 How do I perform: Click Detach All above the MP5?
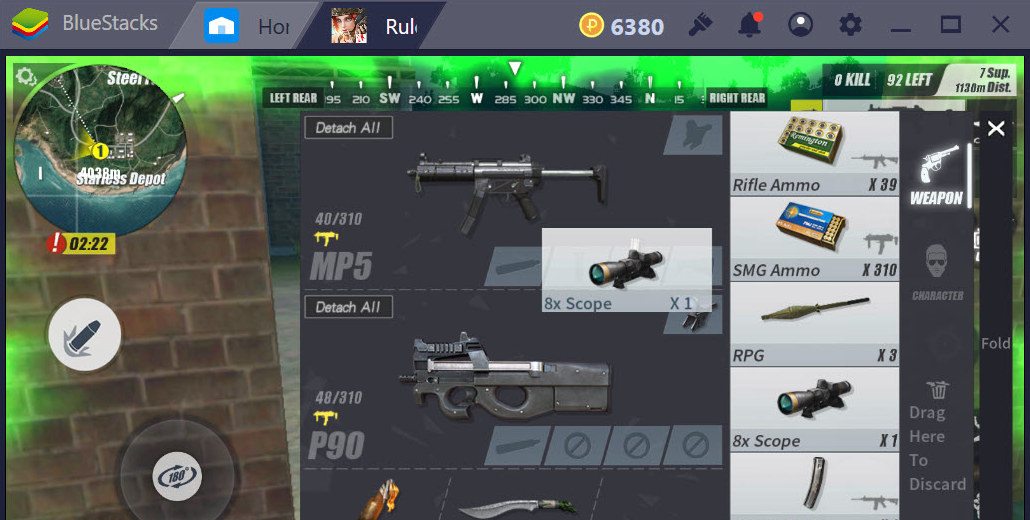(348, 128)
